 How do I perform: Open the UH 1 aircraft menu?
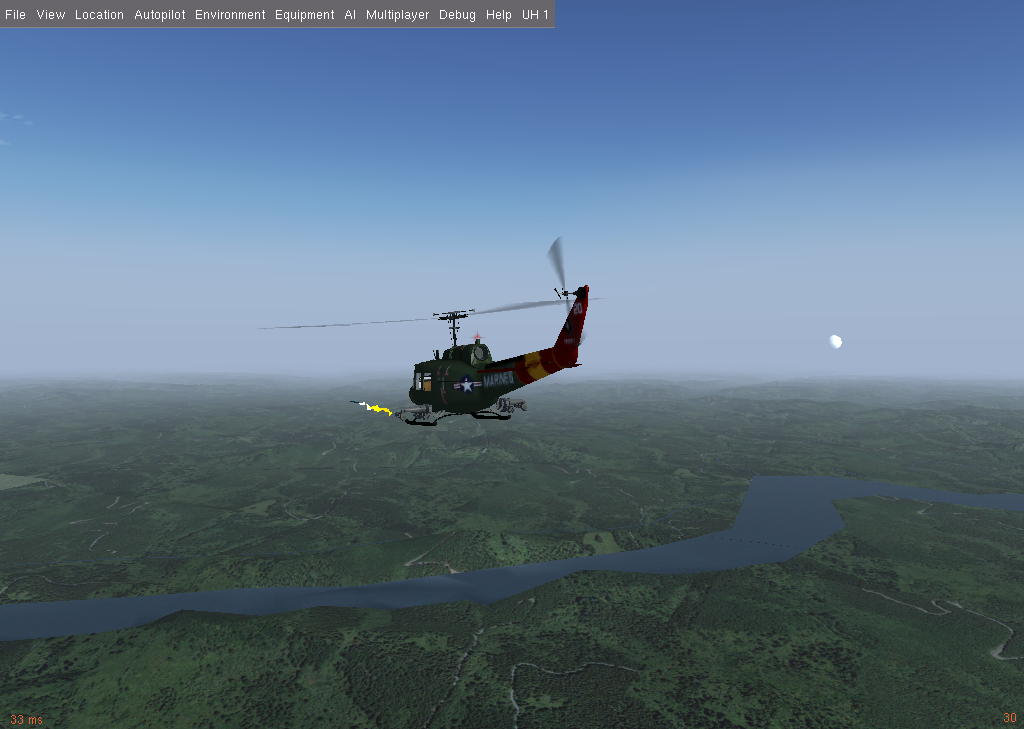pos(536,15)
